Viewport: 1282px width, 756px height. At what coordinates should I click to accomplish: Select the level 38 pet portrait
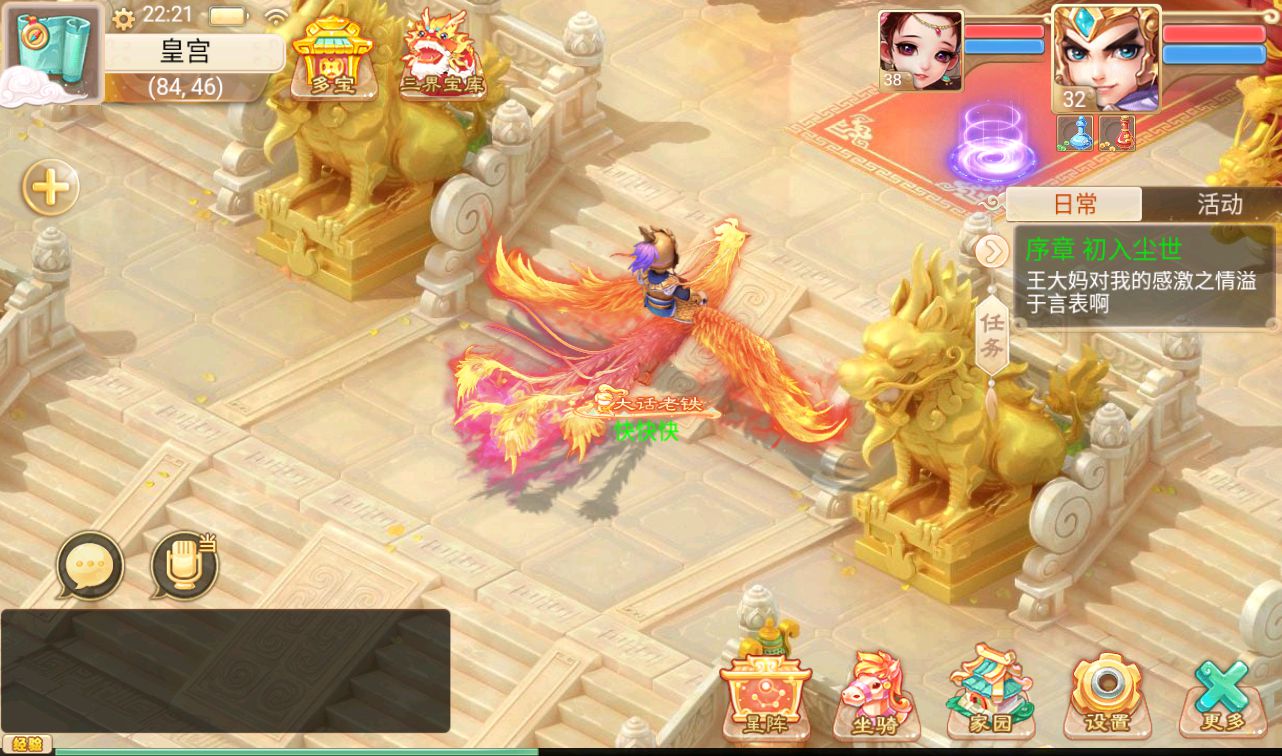[x=920, y=50]
